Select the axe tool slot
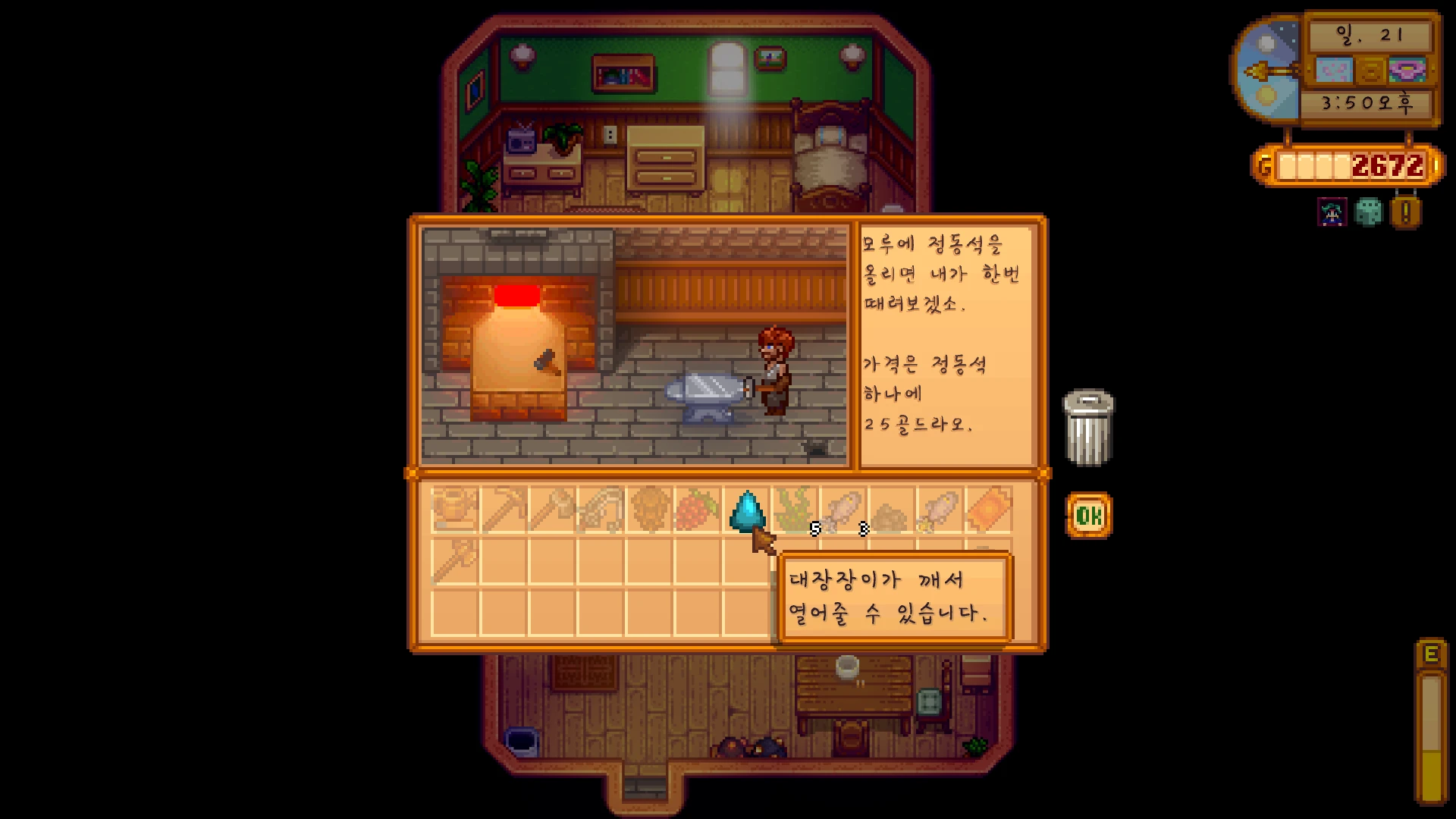Image resolution: width=1456 pixels, height=819 pixels. [x=552, y=510]
